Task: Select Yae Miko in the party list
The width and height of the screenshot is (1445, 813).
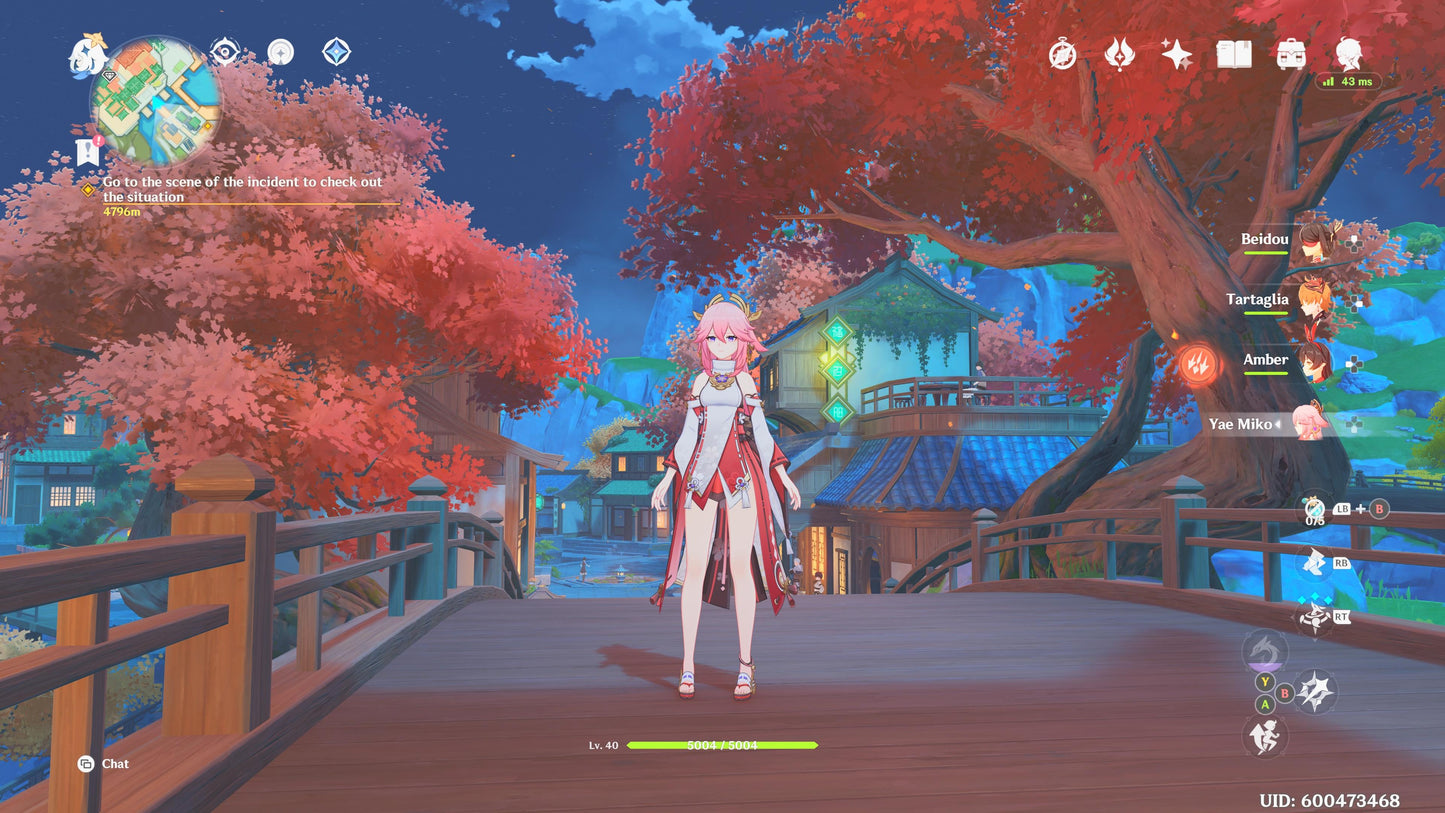Action: pos(1308,424)
